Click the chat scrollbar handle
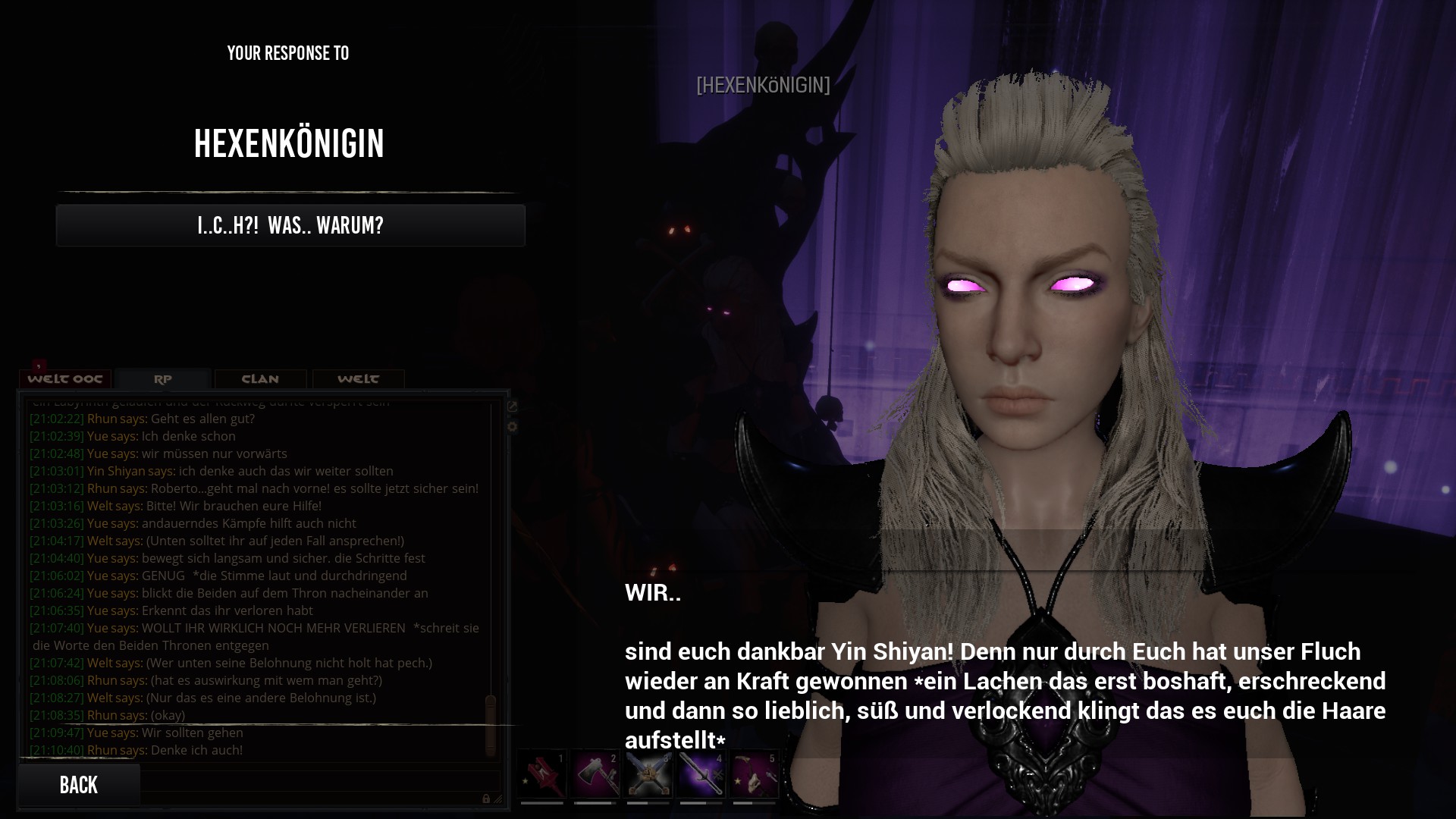The image size is (1456, 819). point(491,724)
